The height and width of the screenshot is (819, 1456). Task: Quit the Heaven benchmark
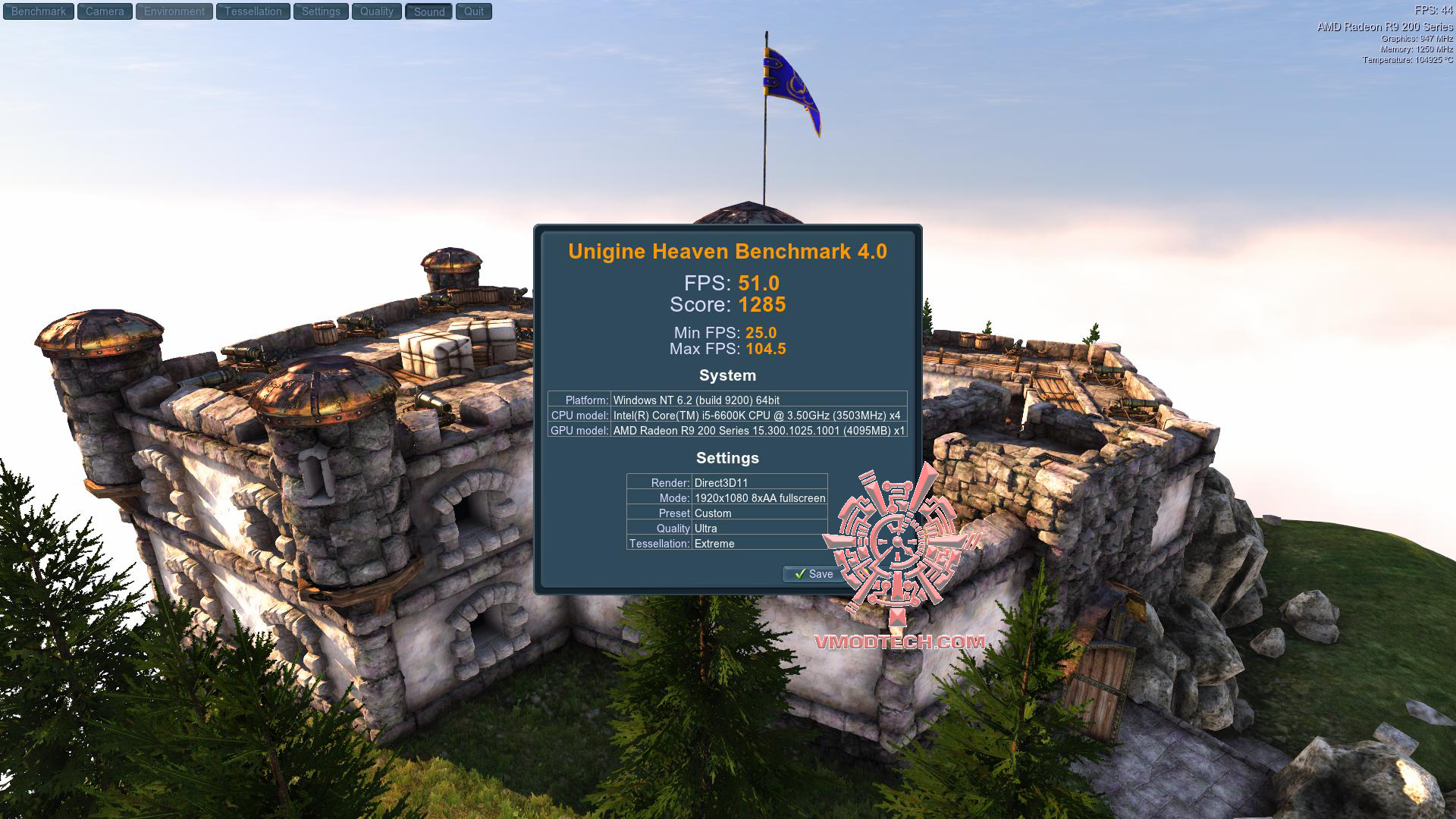(474, 11)
